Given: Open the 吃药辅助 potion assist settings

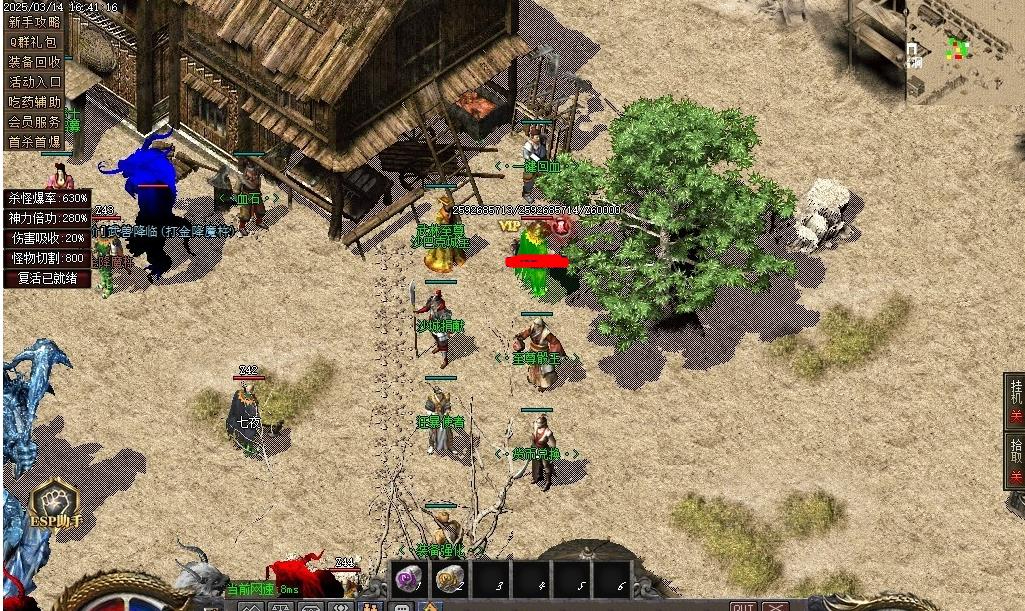Looking at the screenshot, I should pyautogui.click(x=35, y=102).
